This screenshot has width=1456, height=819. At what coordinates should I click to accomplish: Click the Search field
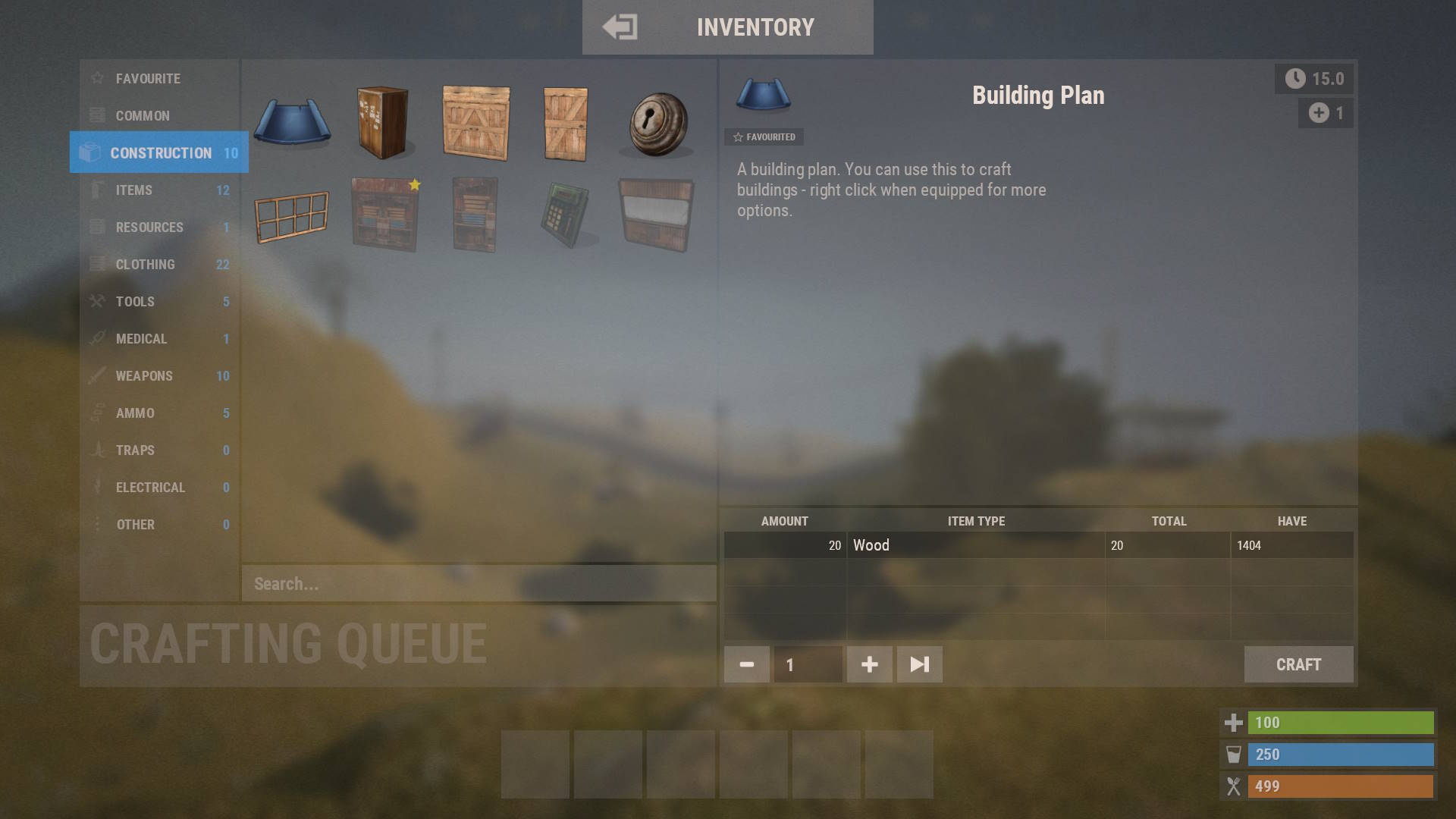(x=478, y=584)
